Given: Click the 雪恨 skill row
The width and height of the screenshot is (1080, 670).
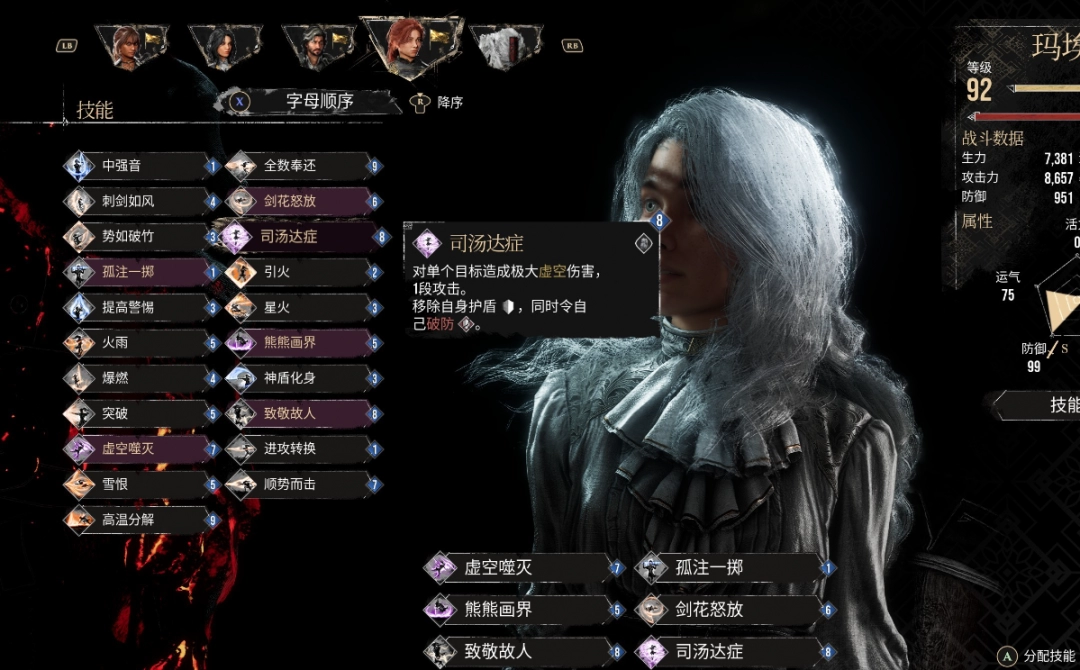Looking at the screenshot, I should click(138, 485).
